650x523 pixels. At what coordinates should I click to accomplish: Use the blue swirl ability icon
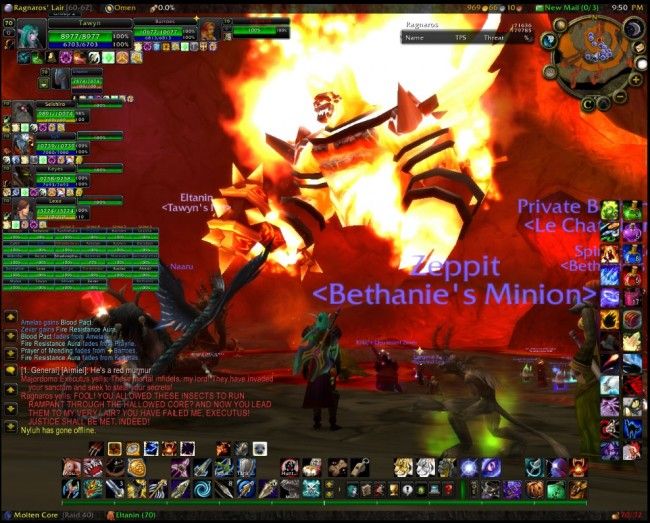click(202, 489)
